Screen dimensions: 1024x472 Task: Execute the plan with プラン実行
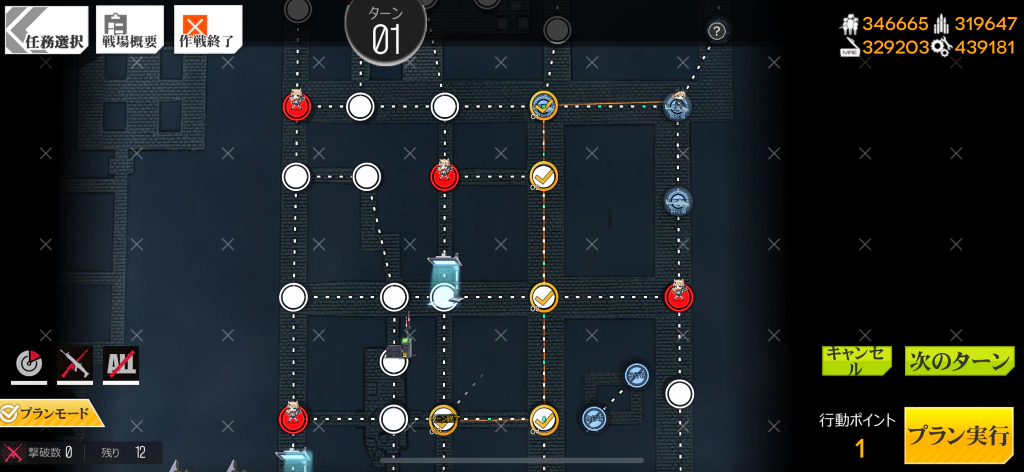click(958, 435)
